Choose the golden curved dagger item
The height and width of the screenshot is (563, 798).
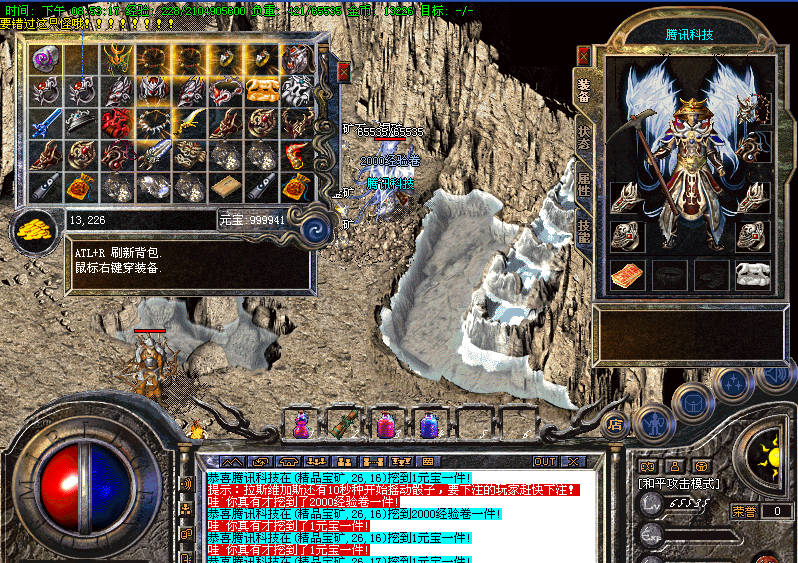[190, 123]
